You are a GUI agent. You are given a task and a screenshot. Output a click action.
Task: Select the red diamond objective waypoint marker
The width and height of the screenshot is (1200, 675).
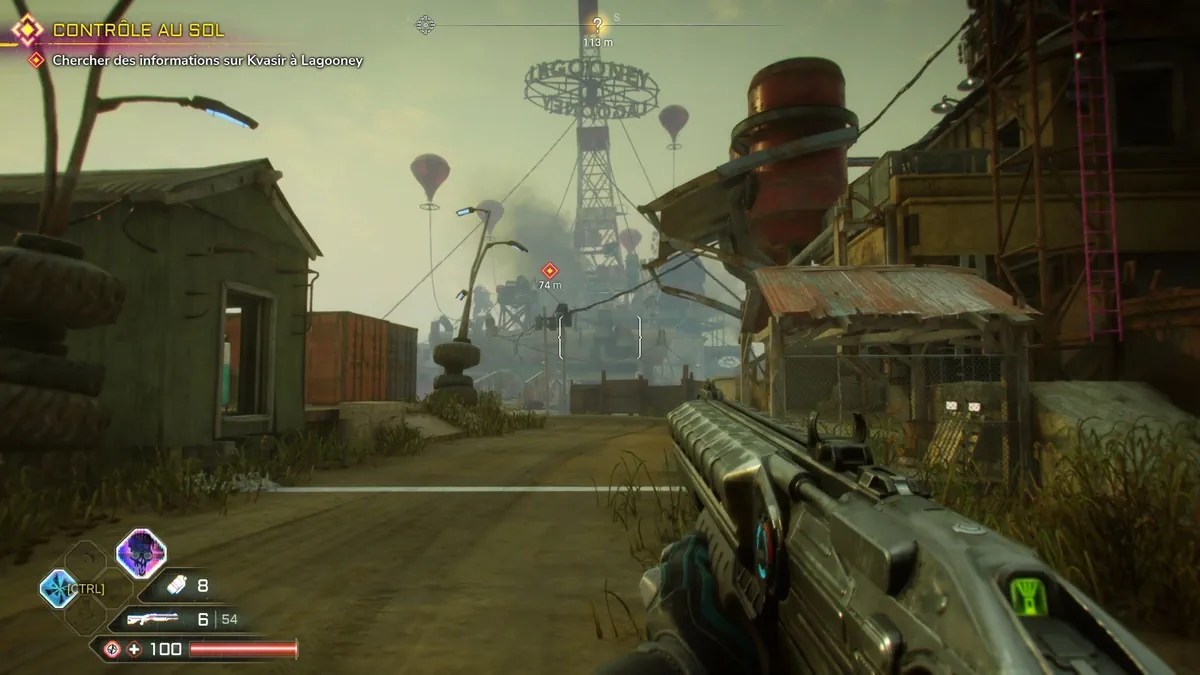(549, 270)
